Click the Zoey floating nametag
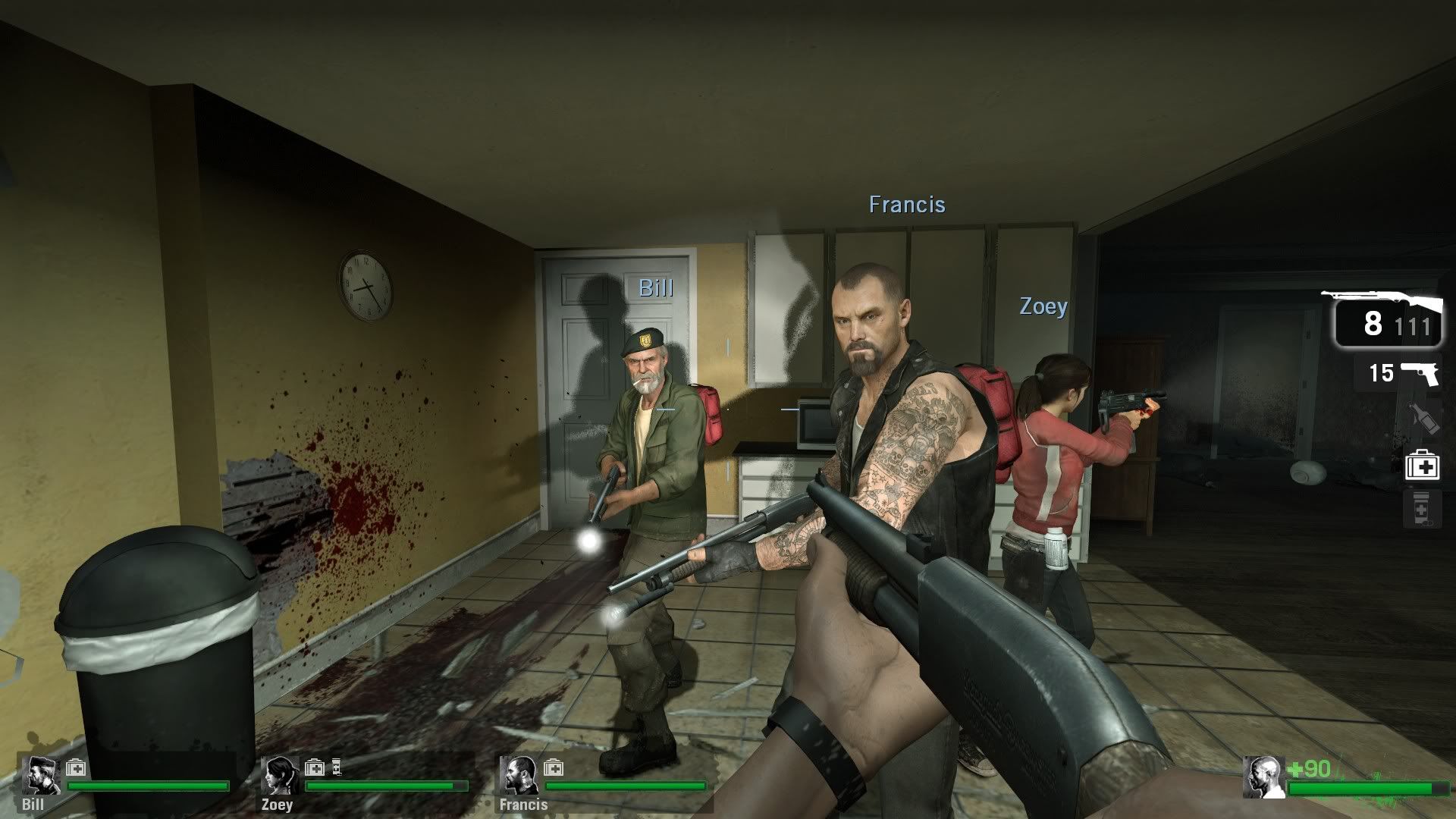This screenshot has width=1456, height=819. (1044, 307)
